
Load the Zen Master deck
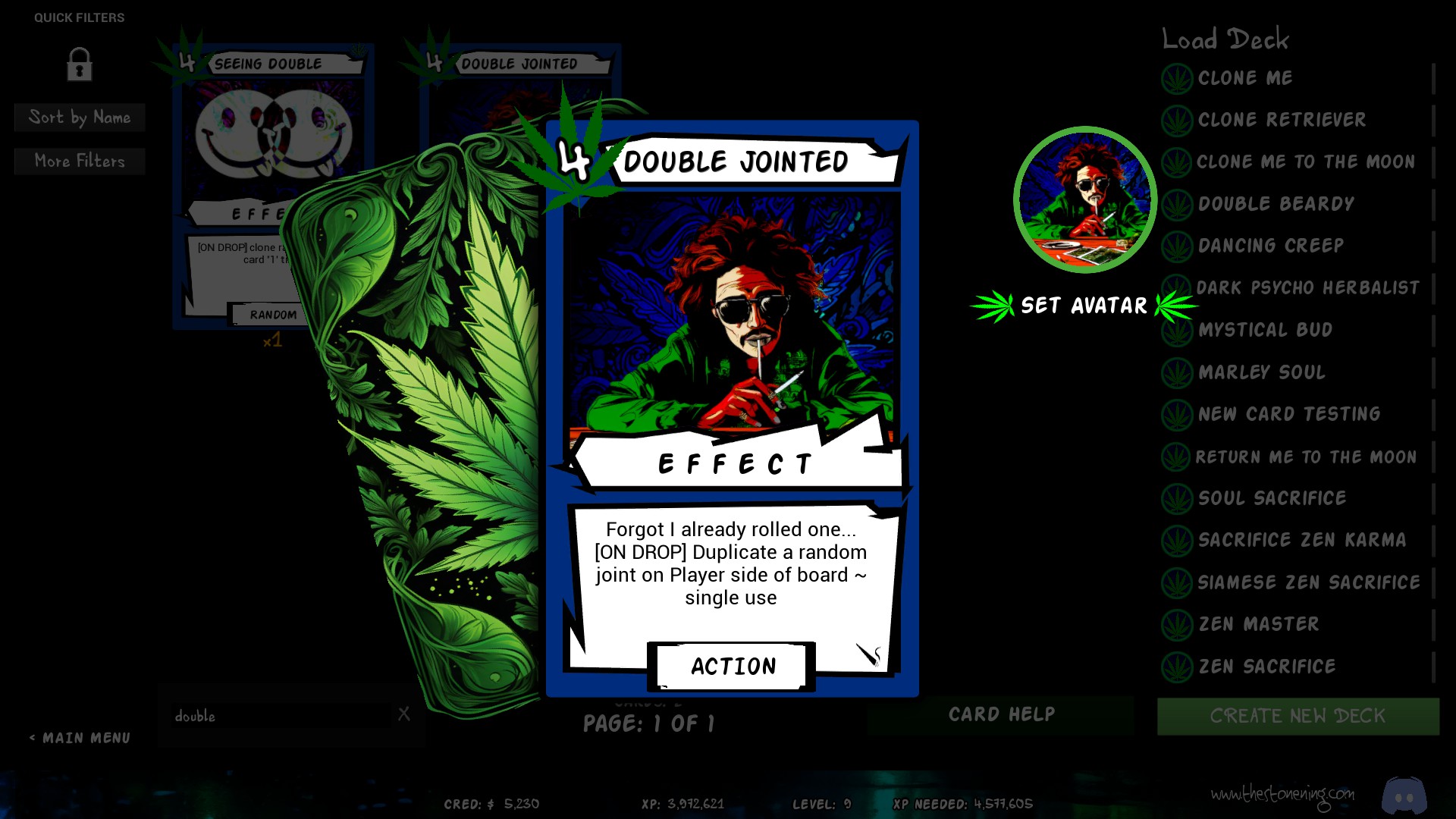coord(1258,624)
